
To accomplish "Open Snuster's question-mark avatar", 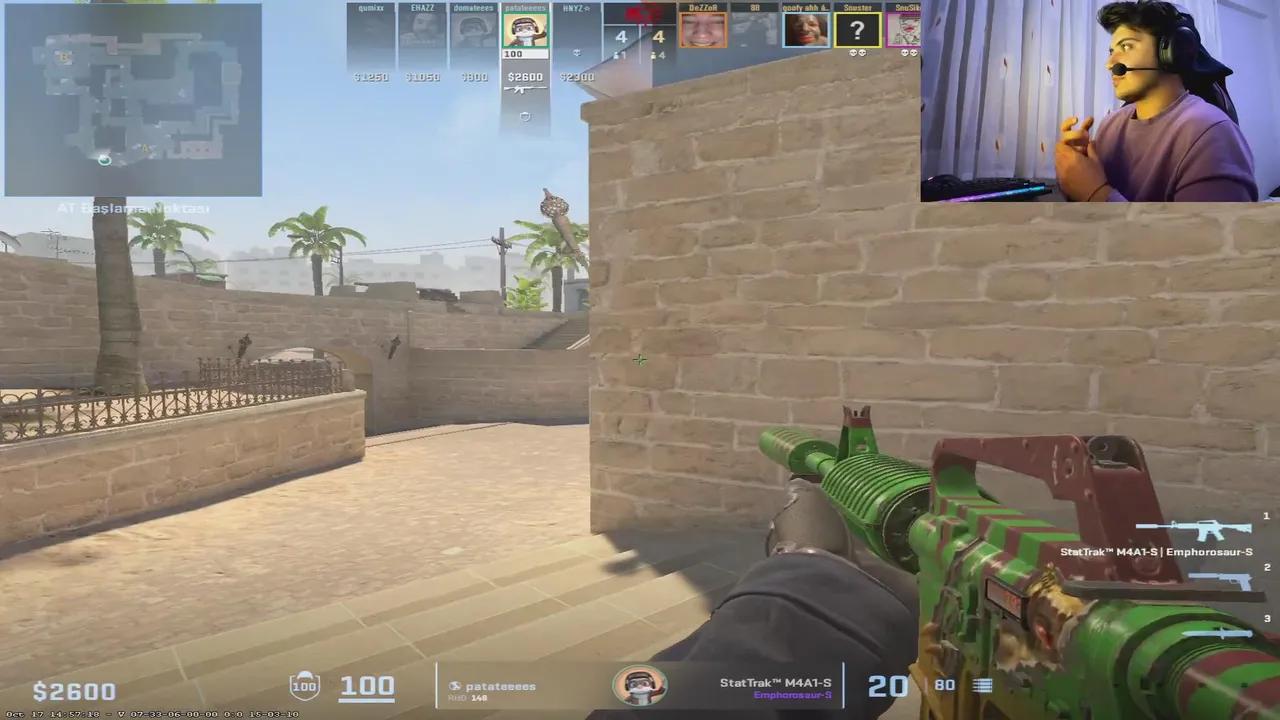I will (x=857, y=29).
